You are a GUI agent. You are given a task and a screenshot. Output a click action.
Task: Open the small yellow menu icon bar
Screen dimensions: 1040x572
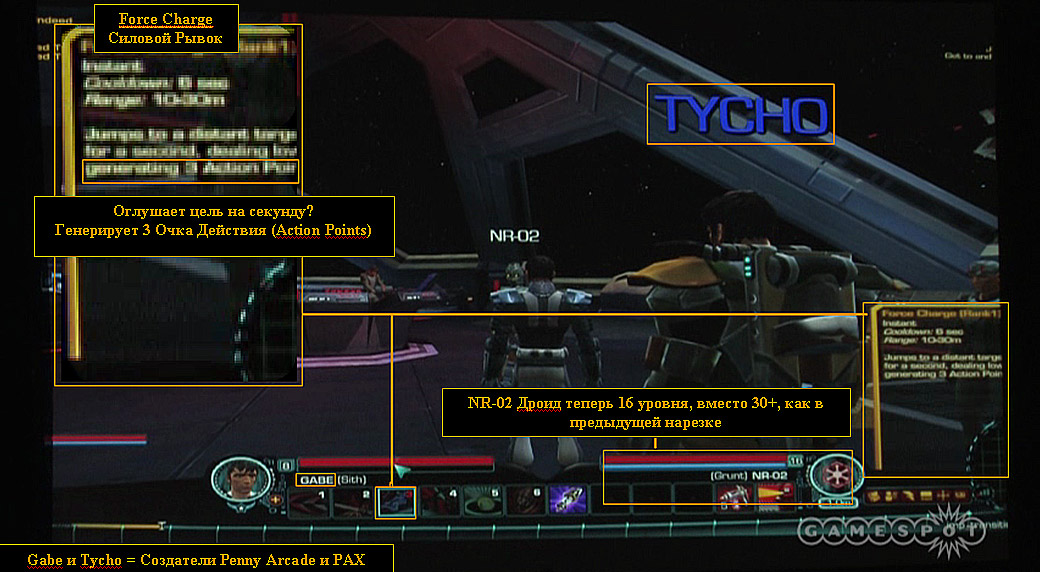point(917,495)
